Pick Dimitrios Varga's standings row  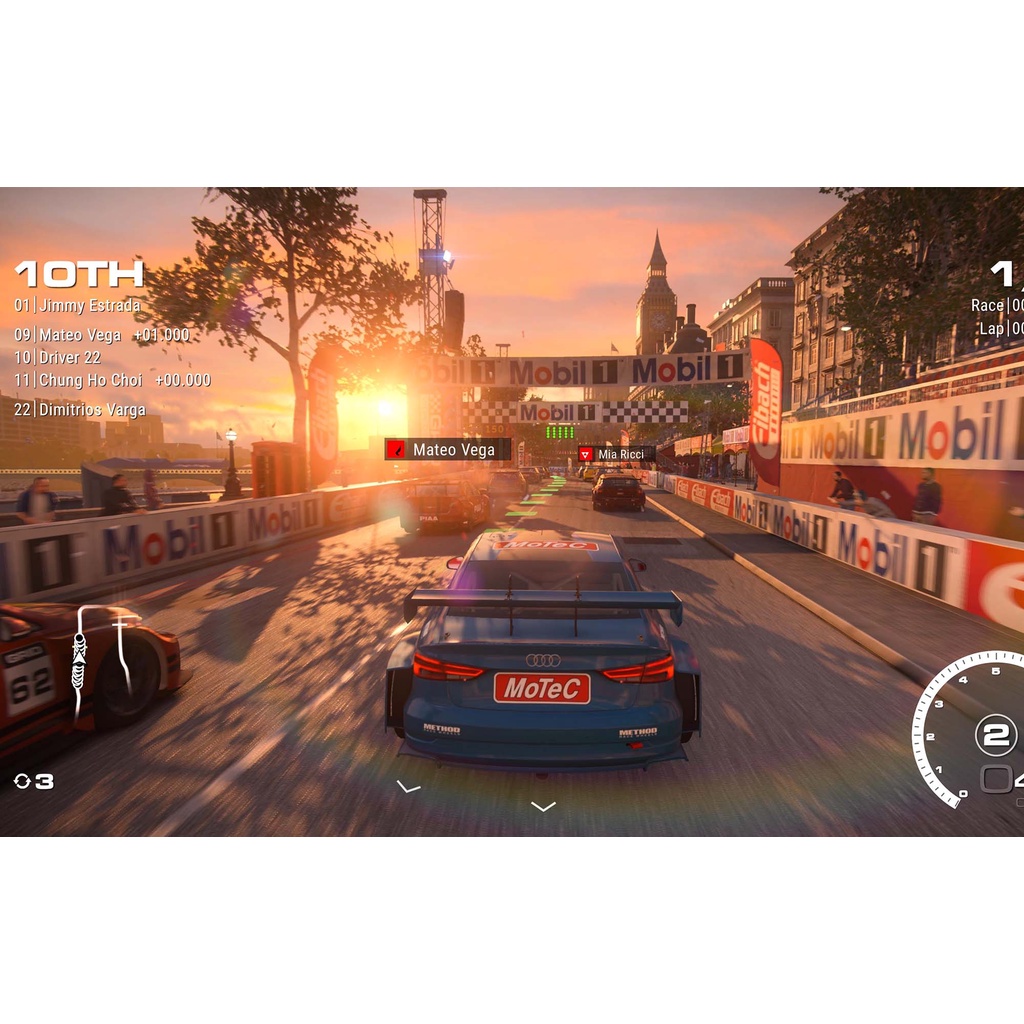click(x=80, y=410)
